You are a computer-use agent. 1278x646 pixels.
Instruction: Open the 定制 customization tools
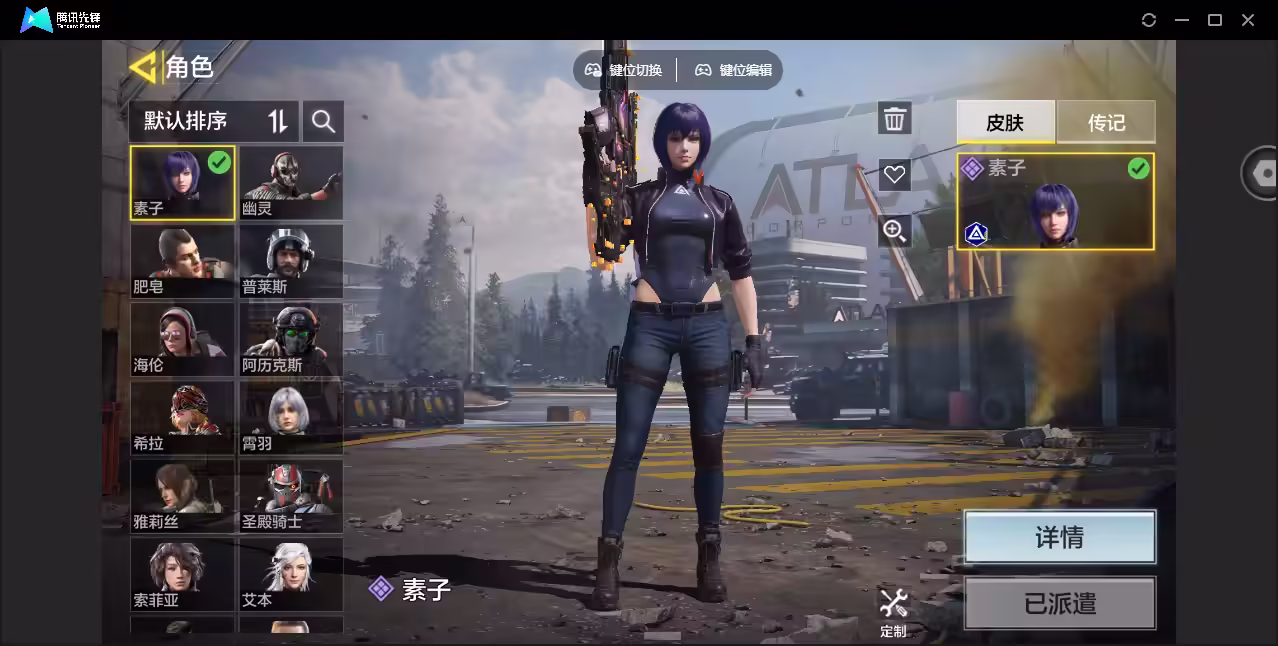893,611
